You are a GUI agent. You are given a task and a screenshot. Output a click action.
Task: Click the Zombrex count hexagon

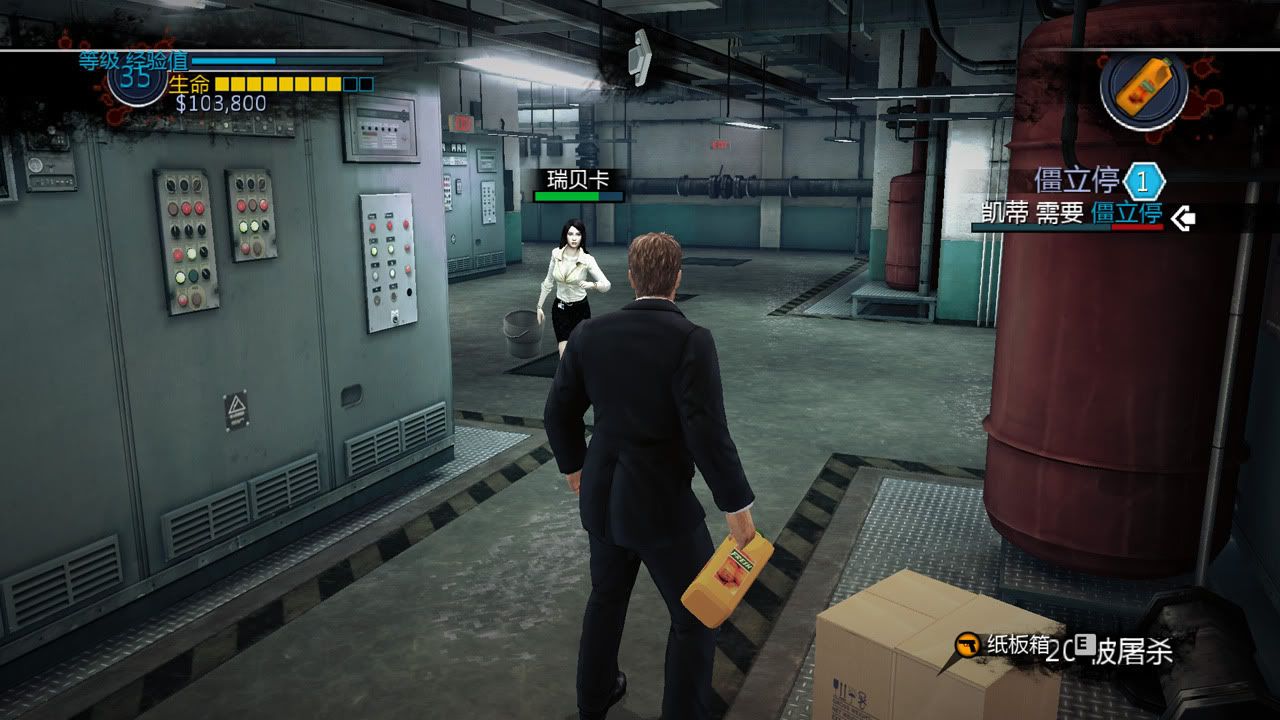[1144, 182]
